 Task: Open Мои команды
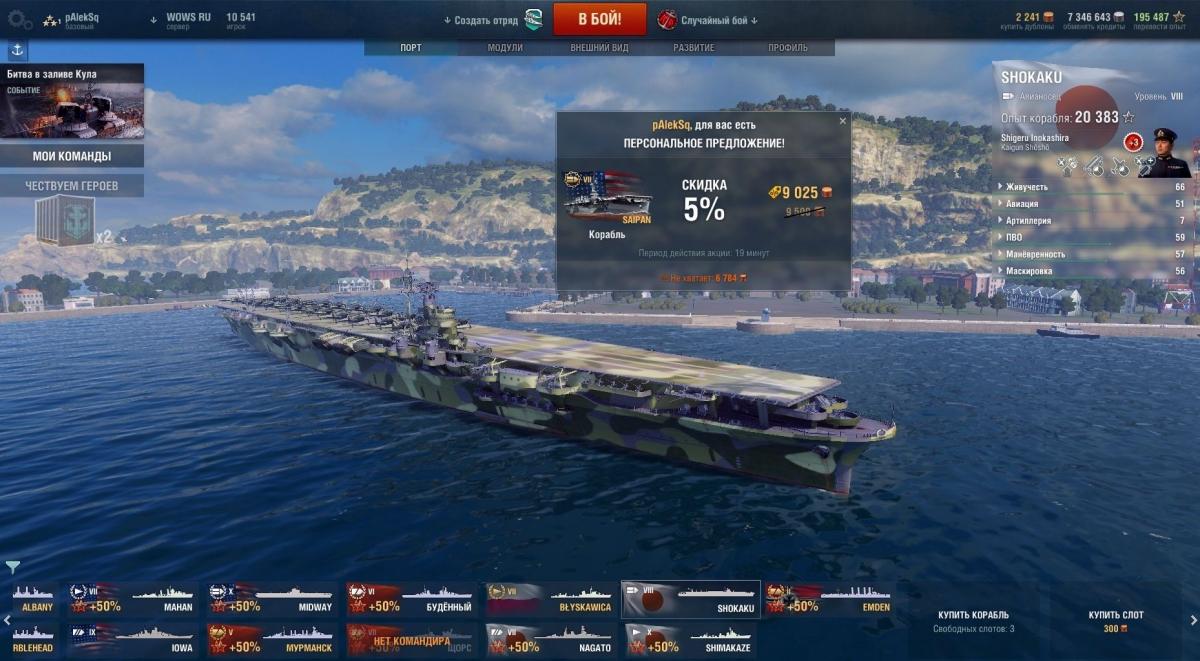coord(72,156)
